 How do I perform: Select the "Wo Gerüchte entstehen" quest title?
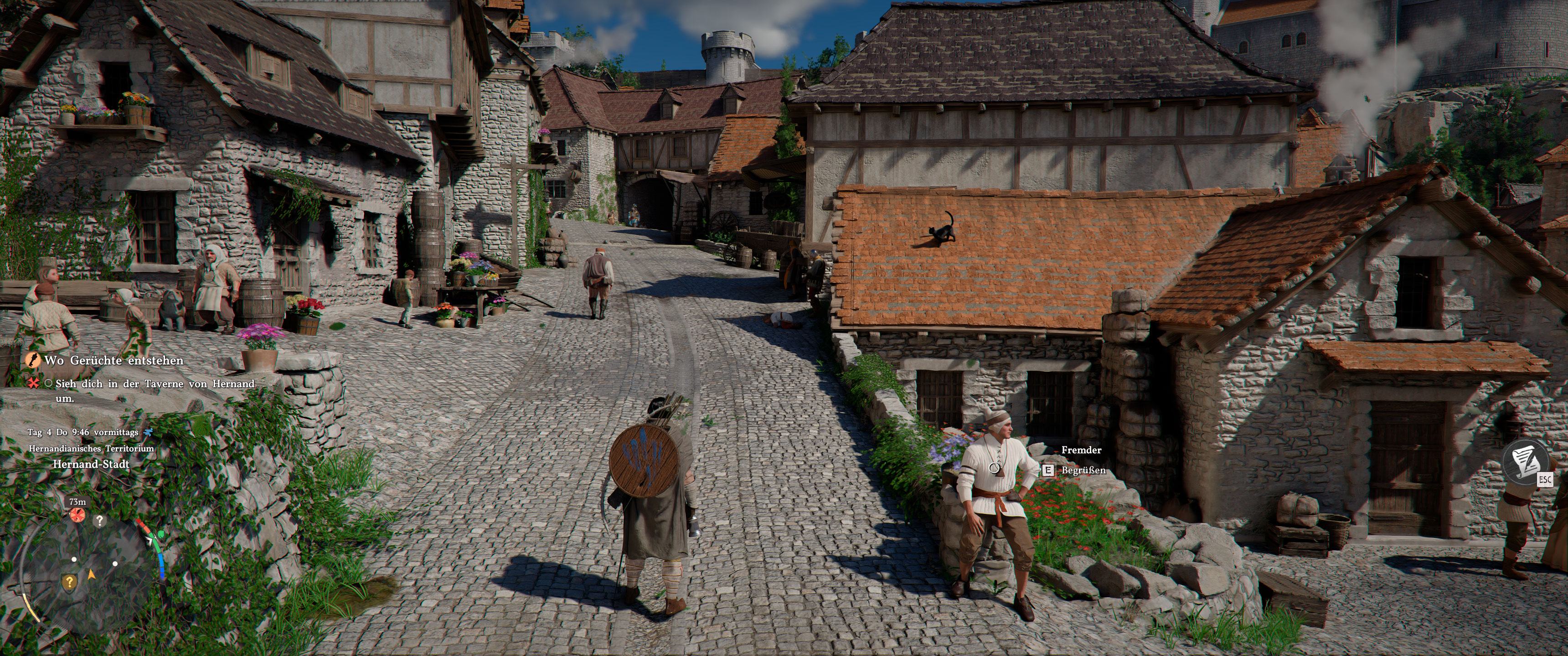coord(113,360)
